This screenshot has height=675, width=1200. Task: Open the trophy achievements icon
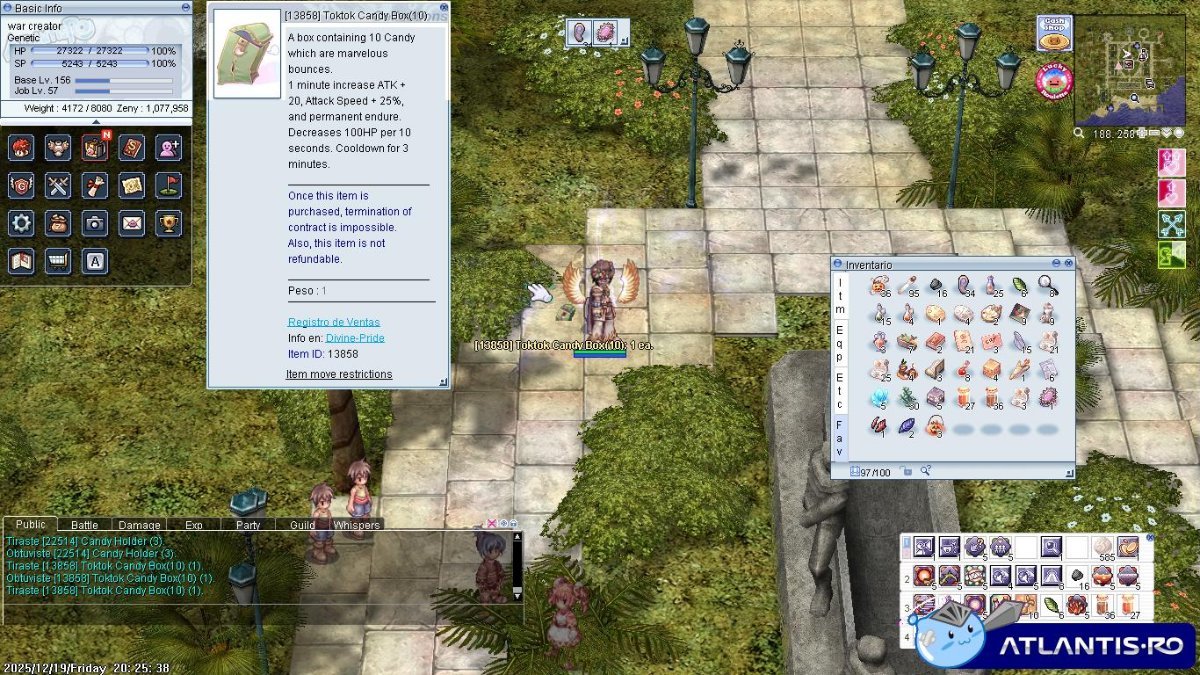click(169, 222)
